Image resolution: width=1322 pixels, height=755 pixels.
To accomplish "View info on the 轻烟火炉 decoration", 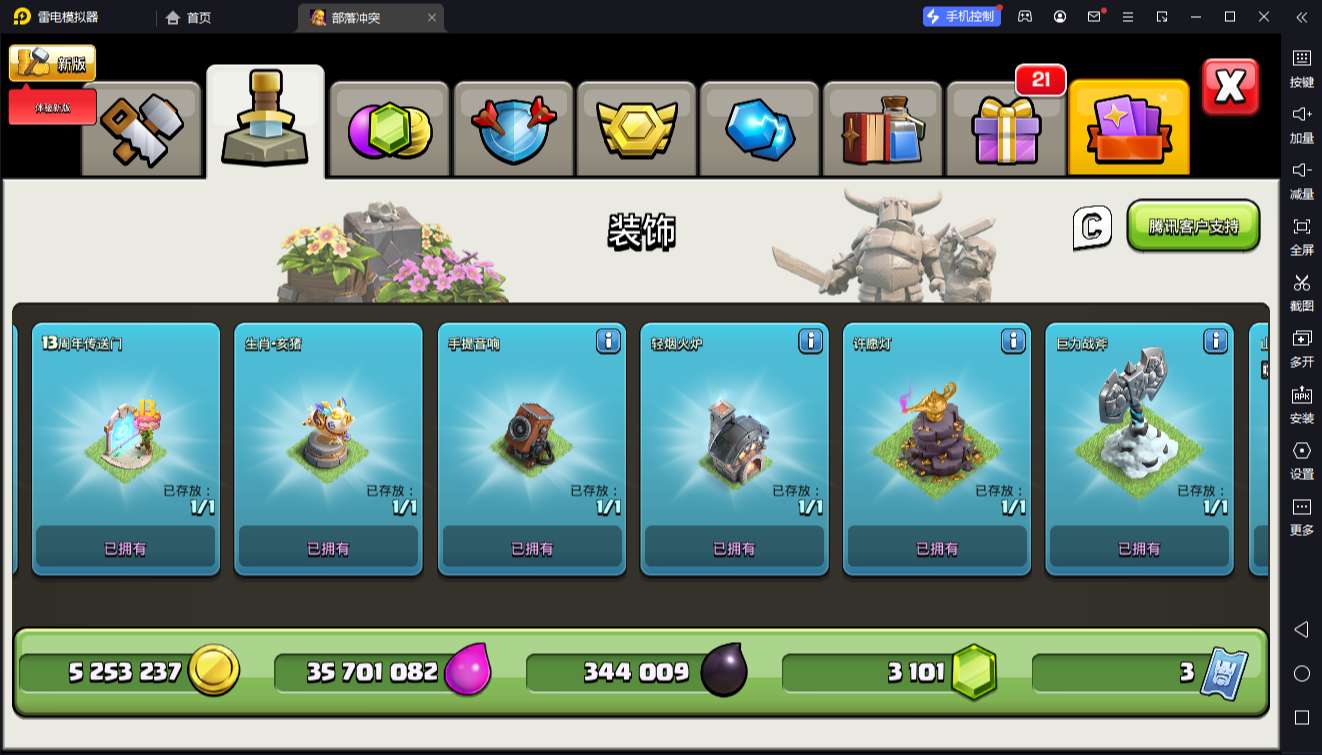I will [810, 342].
